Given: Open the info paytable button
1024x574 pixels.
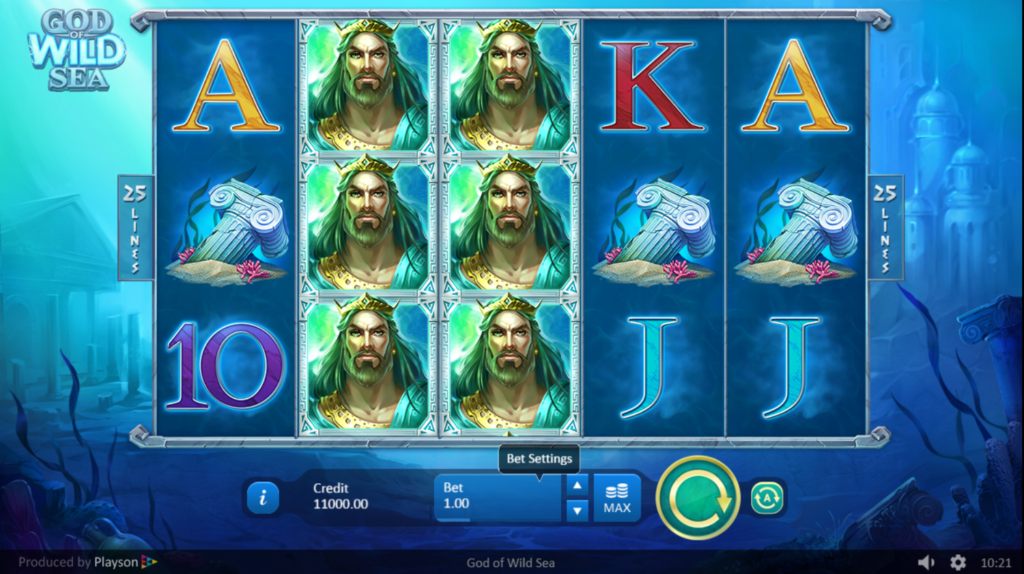Looking at the screenshot, I should (x=262, y=497).
